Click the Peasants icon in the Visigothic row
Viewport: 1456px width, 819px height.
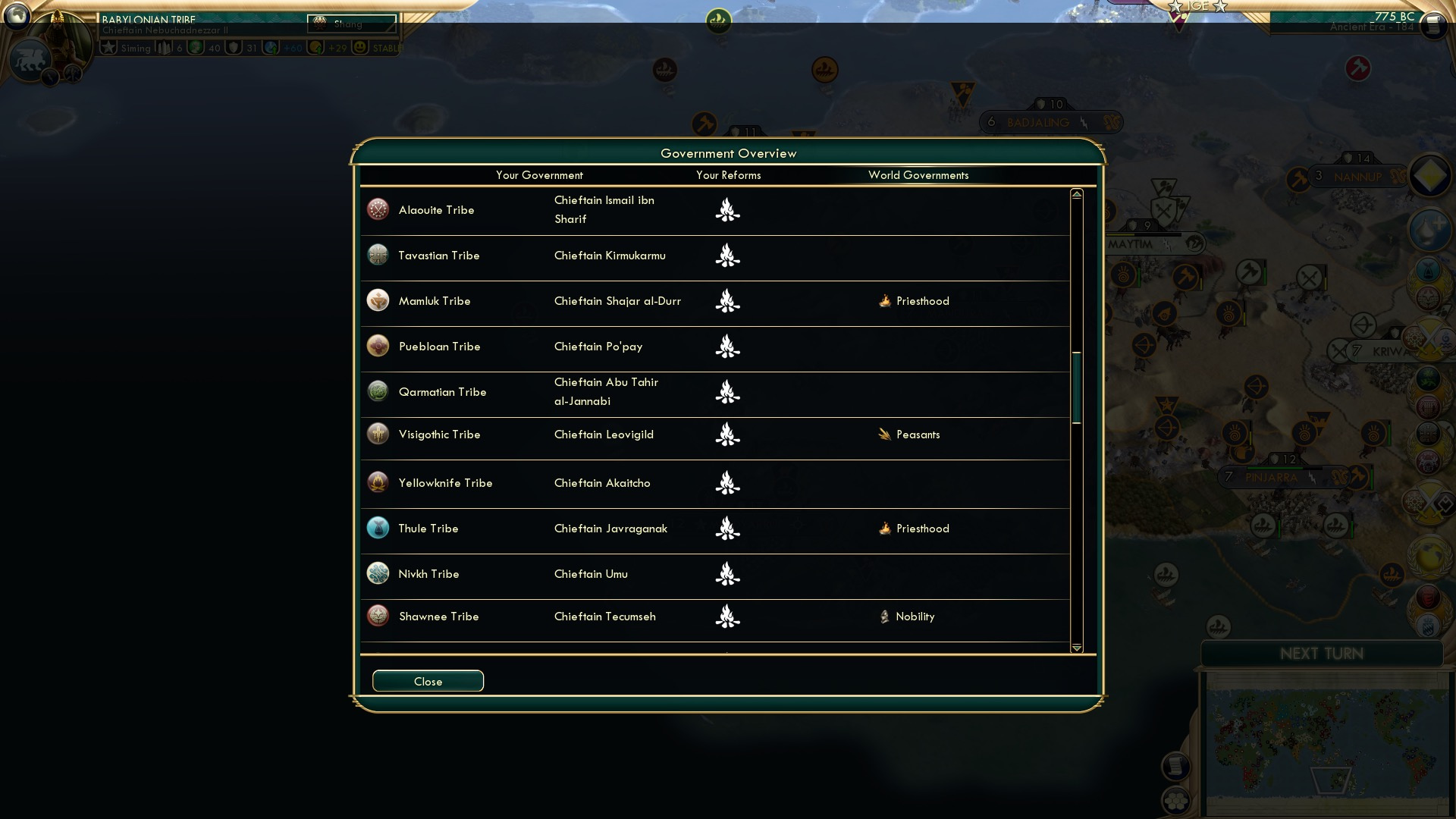click(883, 435)
